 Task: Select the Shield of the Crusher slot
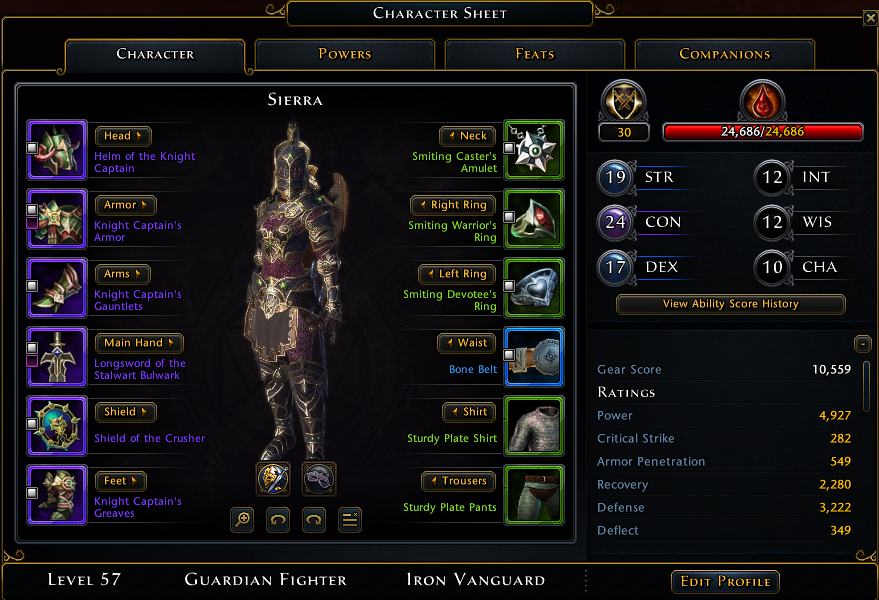coord(57,426)
